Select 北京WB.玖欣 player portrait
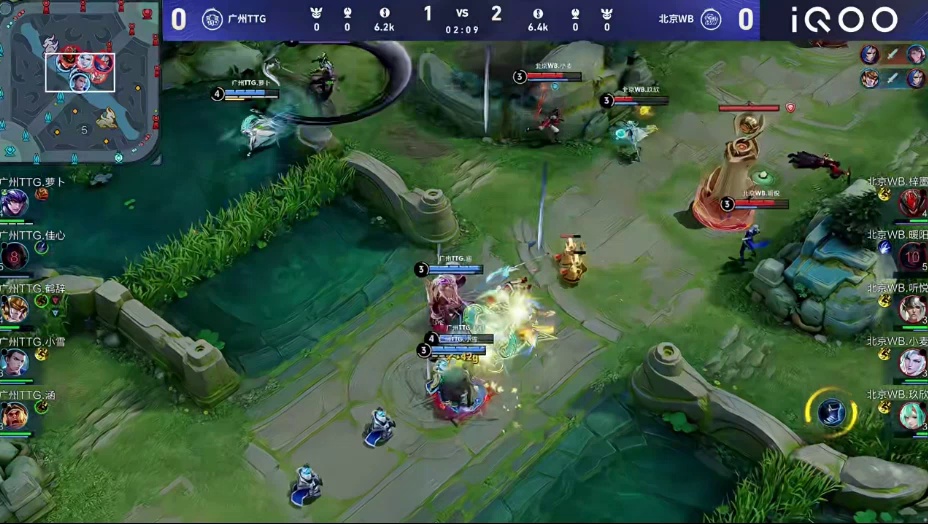This screenshot has width=928, height=524. click(x=912, y=415)
